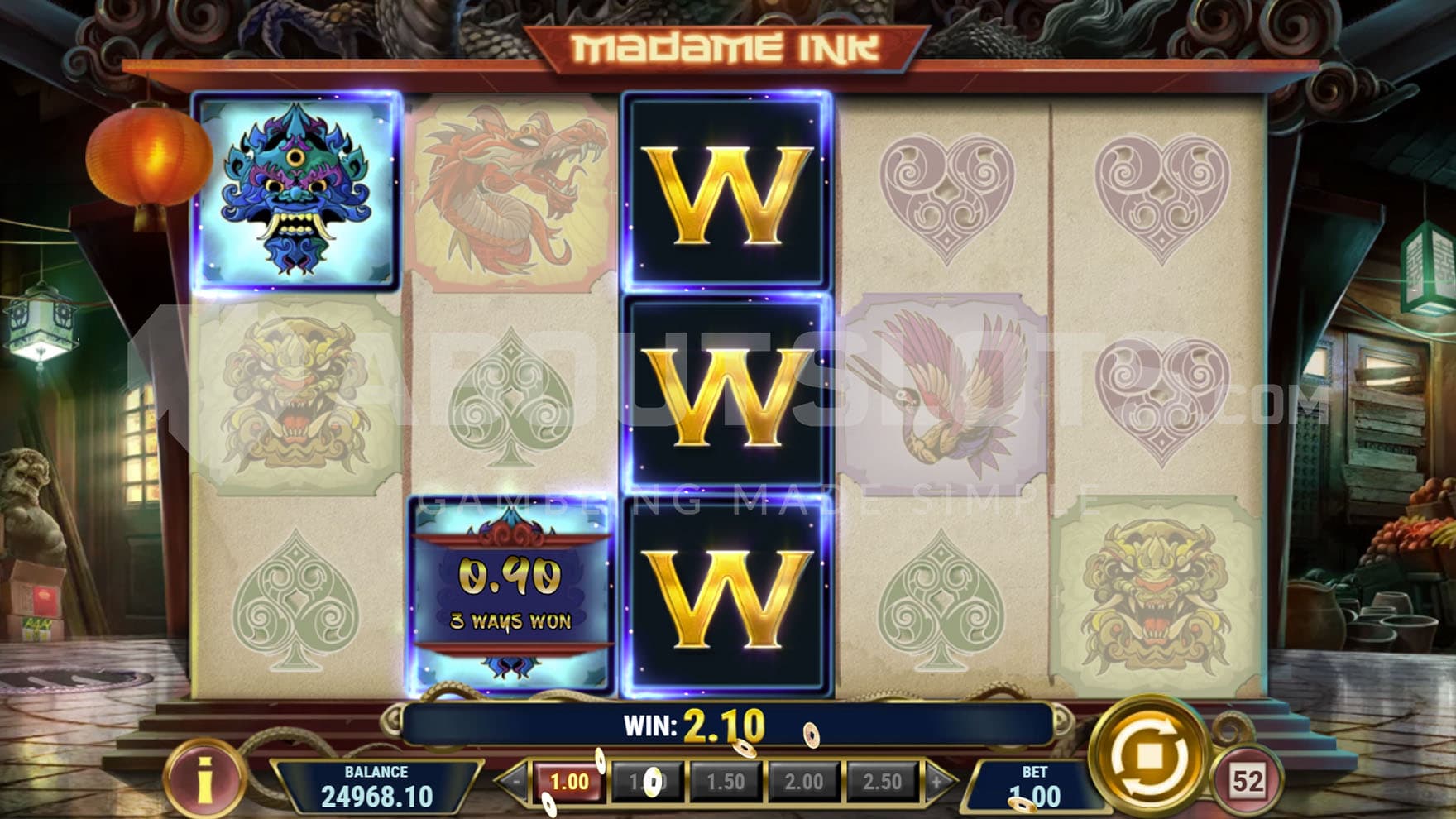Select the 1.00 bet value
Image resolution: width=1456 pixels, height=819 pixels.
(569, 782)
